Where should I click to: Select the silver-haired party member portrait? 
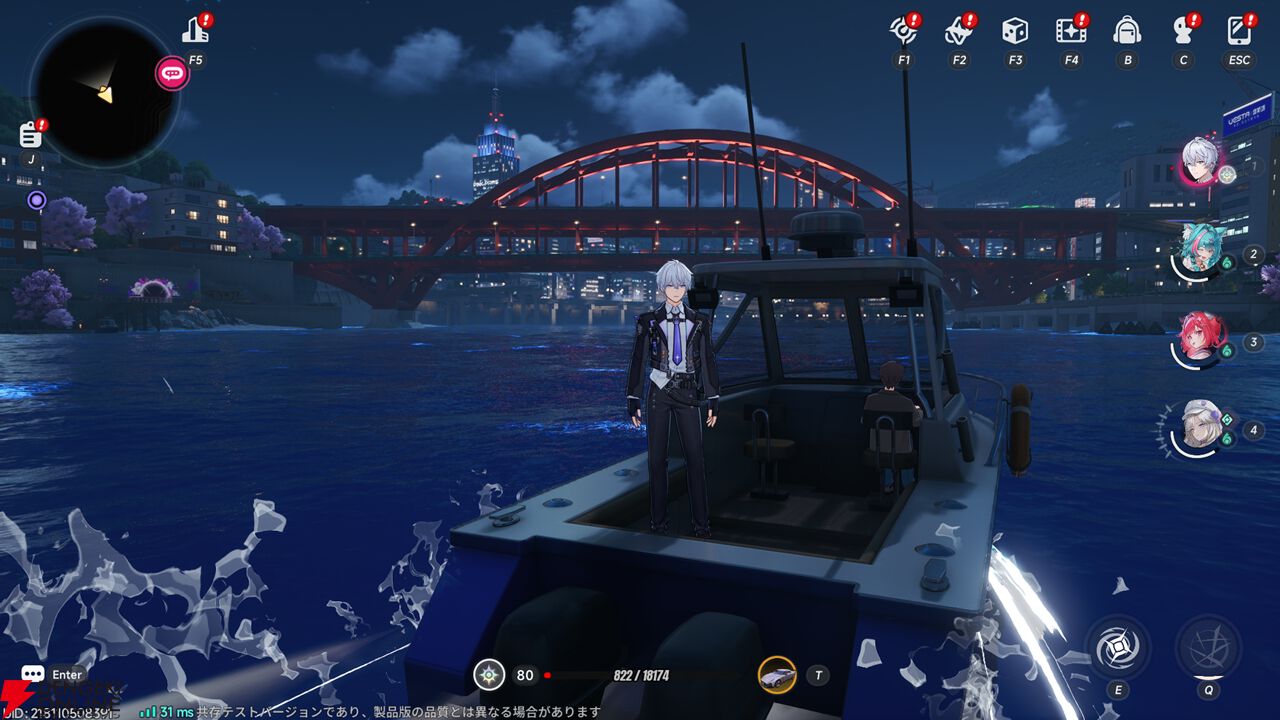point(1200,160)
